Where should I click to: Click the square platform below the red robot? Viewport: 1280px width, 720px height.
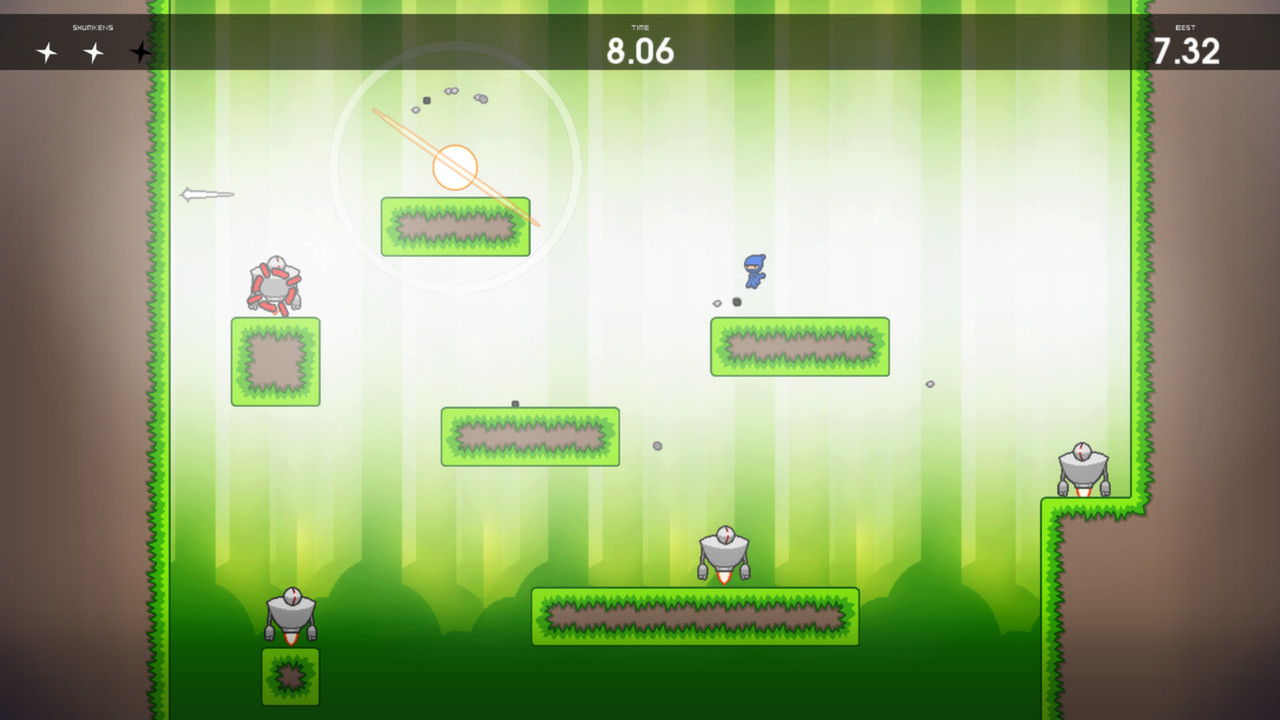point(275,361)
